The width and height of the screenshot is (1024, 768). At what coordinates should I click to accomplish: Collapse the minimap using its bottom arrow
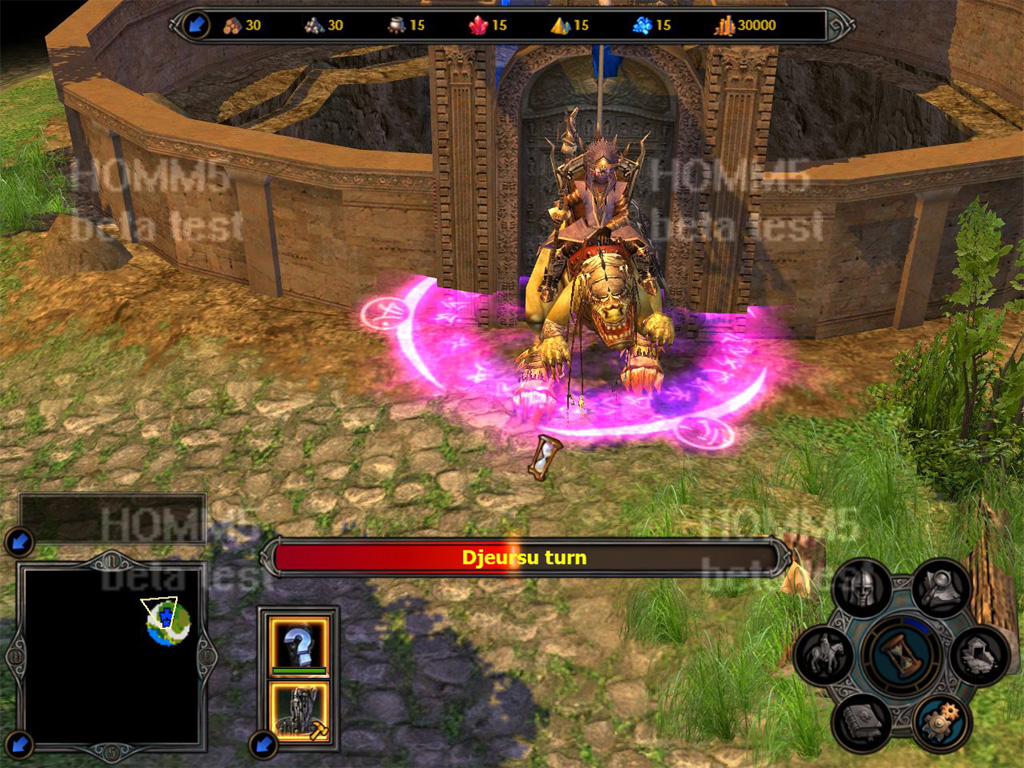(x=20, y=744)
